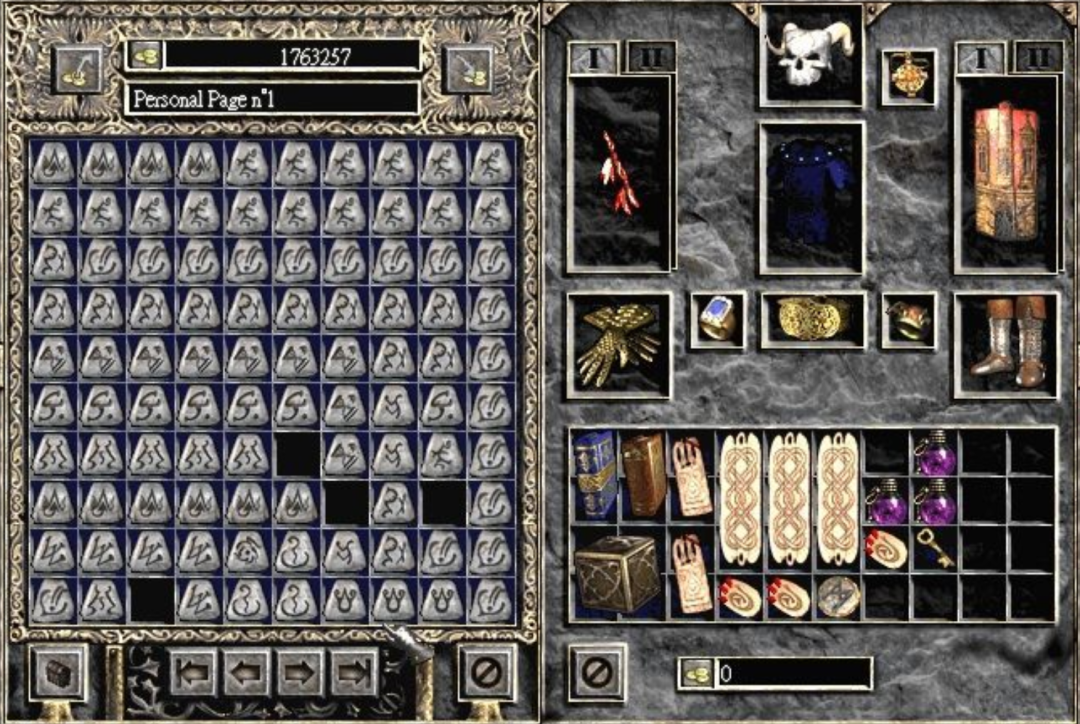Go to the previous stash page
The image size is (1080, 724).
coord(247,672)
